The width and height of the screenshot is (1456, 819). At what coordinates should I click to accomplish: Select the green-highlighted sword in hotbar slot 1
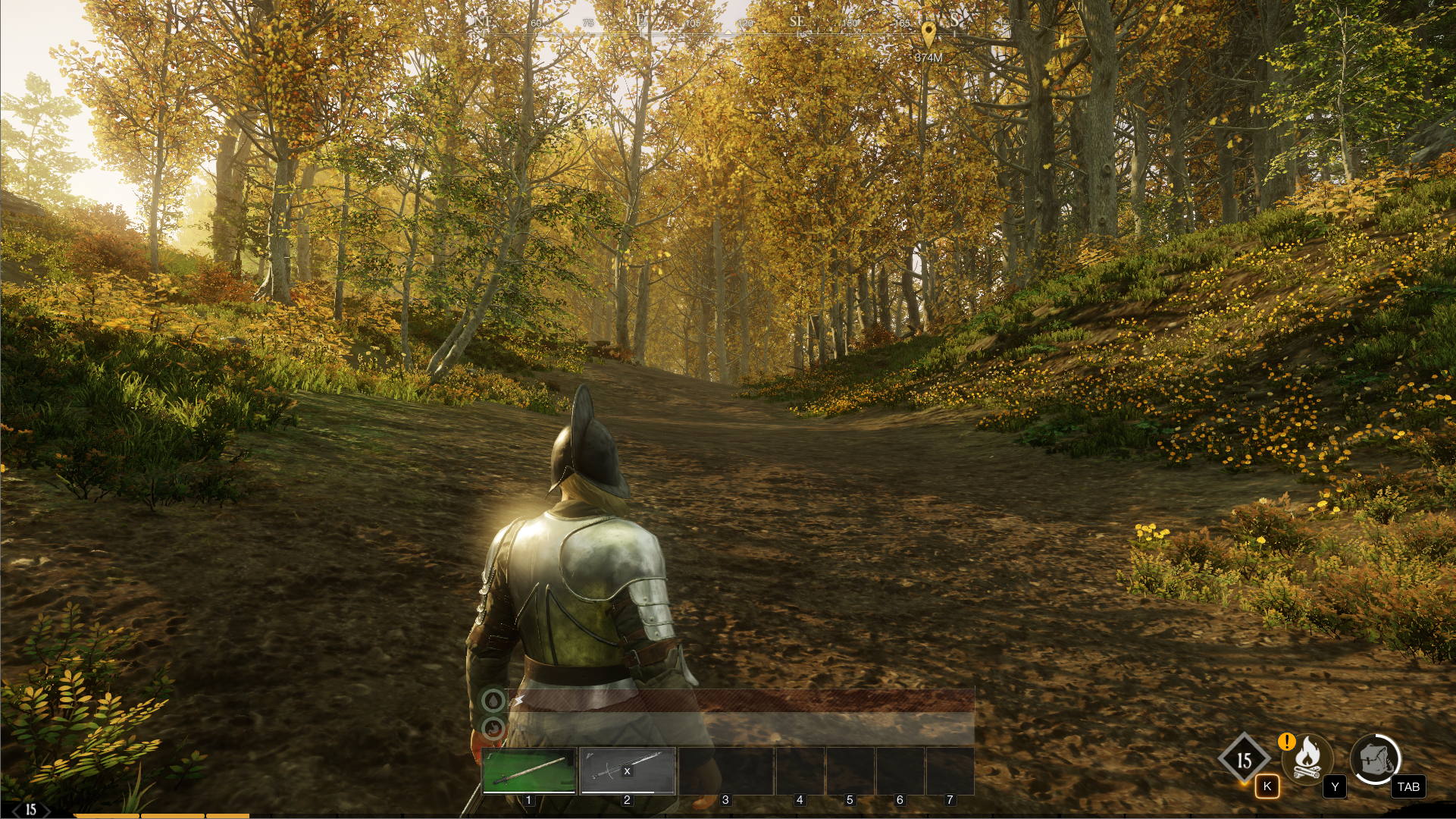point(529,770)
